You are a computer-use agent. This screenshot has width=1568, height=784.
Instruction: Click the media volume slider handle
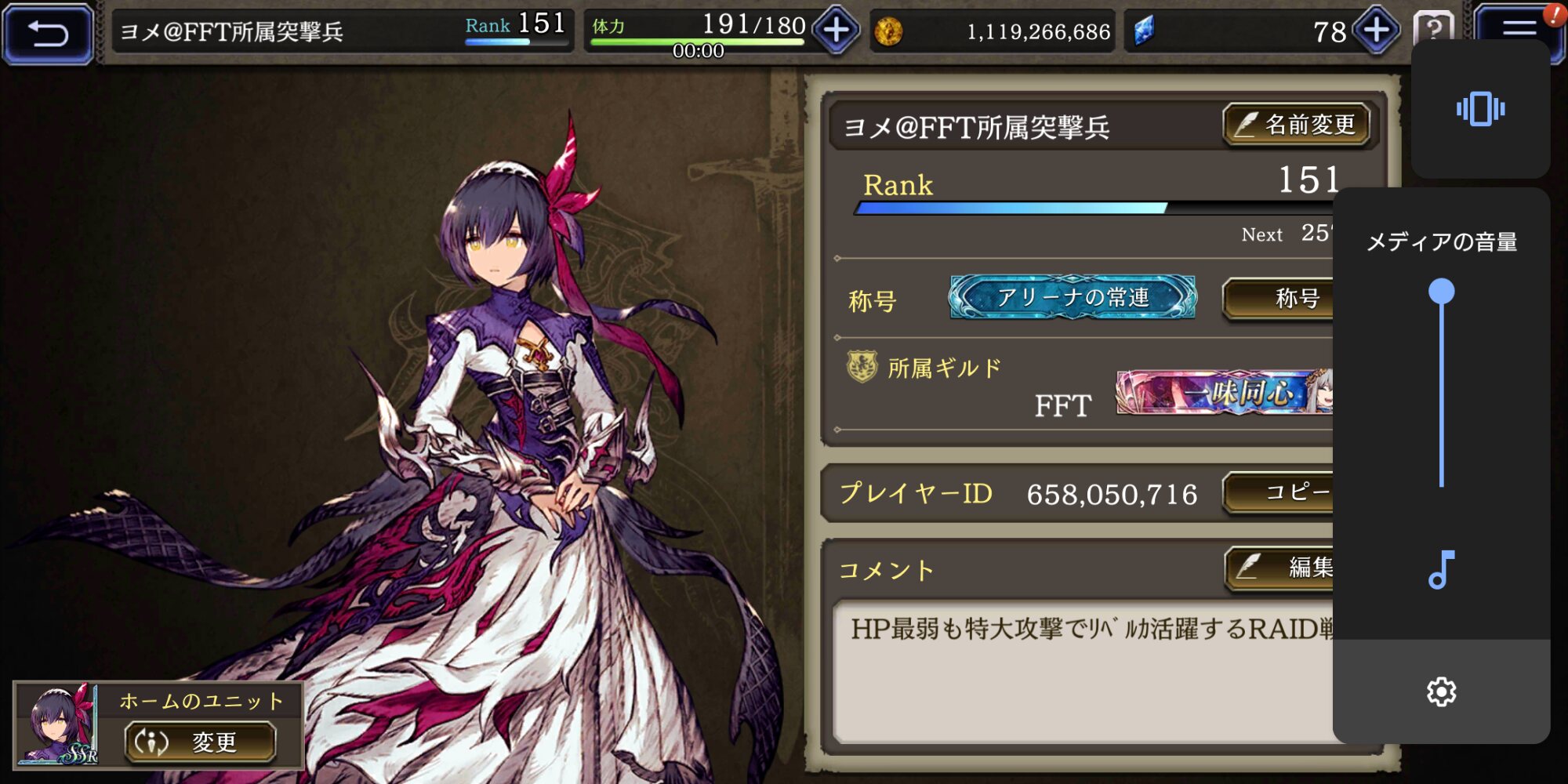pos(1441,292)
